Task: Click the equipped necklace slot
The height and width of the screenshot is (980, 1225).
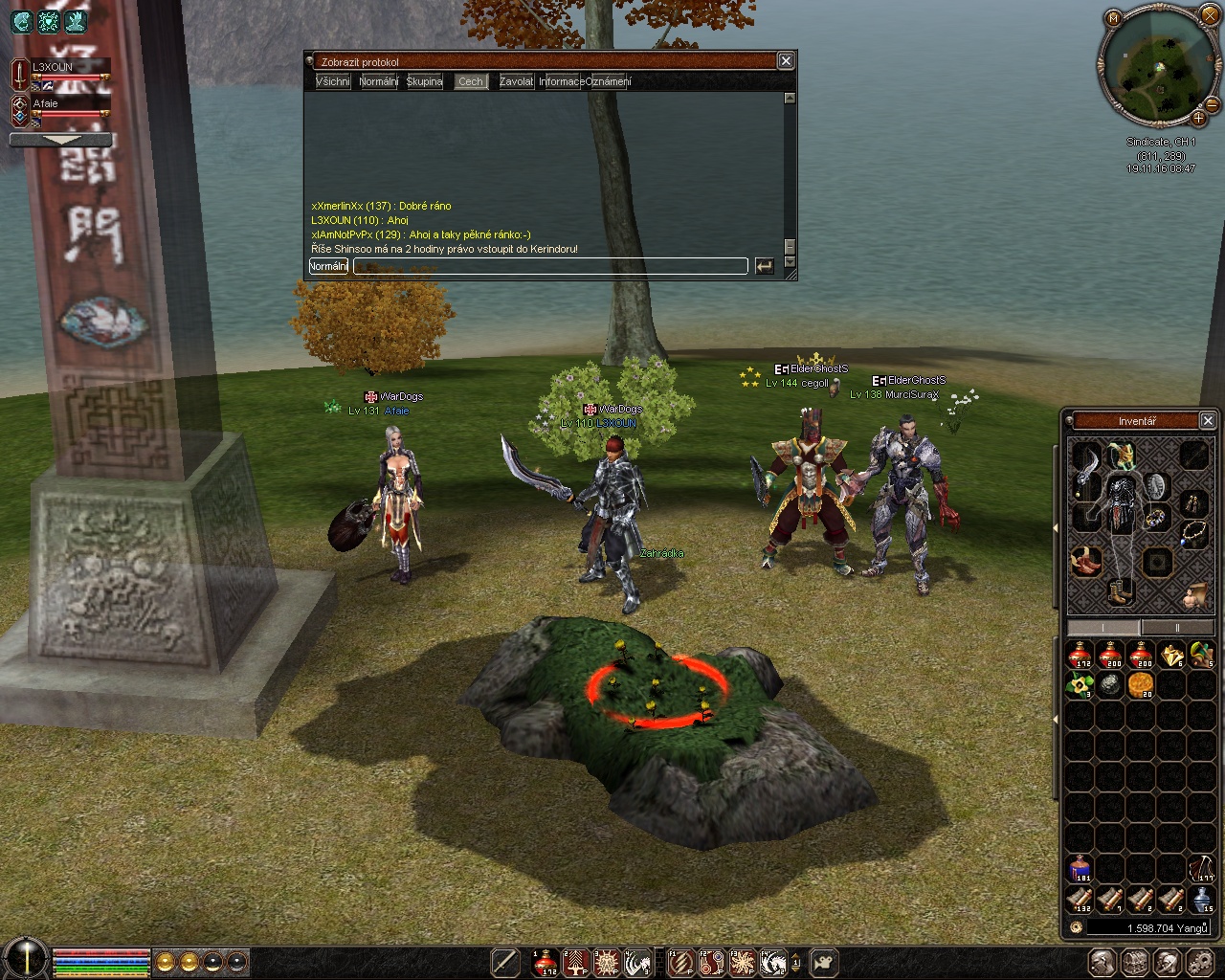Action: click(x=1193, y=534)
